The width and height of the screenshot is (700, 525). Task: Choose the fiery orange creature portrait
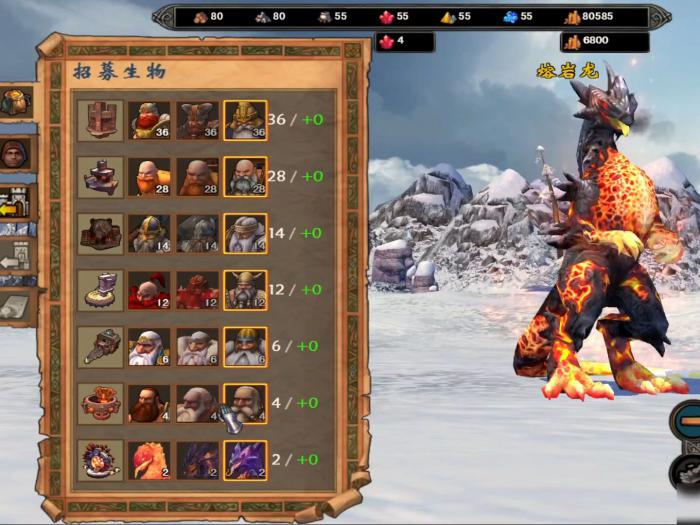click(149, 459)
